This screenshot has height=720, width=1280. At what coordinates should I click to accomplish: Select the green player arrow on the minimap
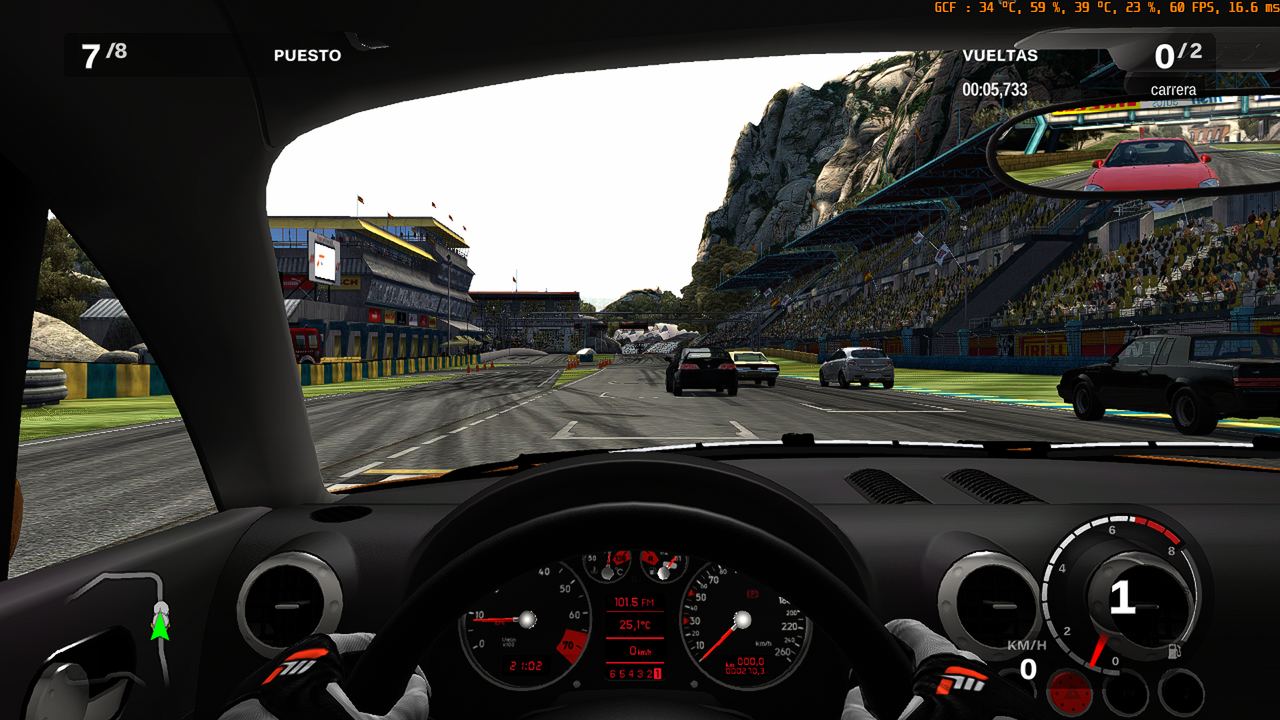click(x=160, y=627)
